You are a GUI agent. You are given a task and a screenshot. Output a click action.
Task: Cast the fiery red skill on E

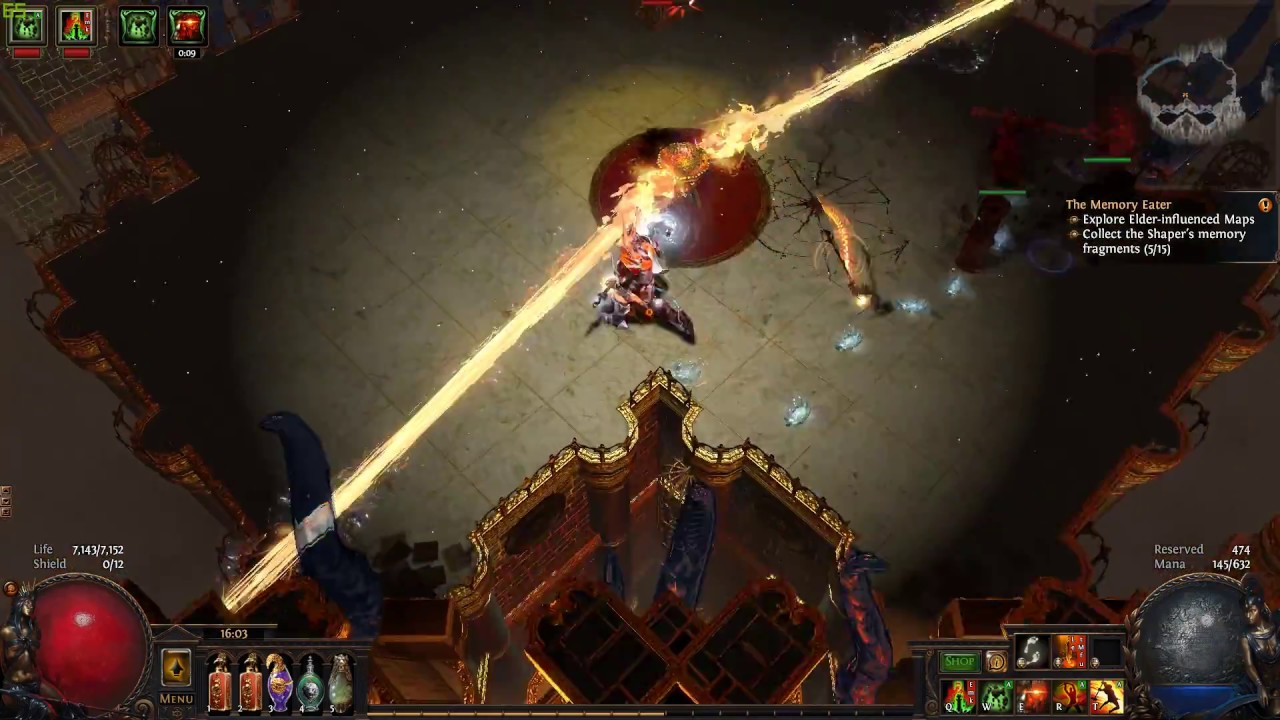1033,696
